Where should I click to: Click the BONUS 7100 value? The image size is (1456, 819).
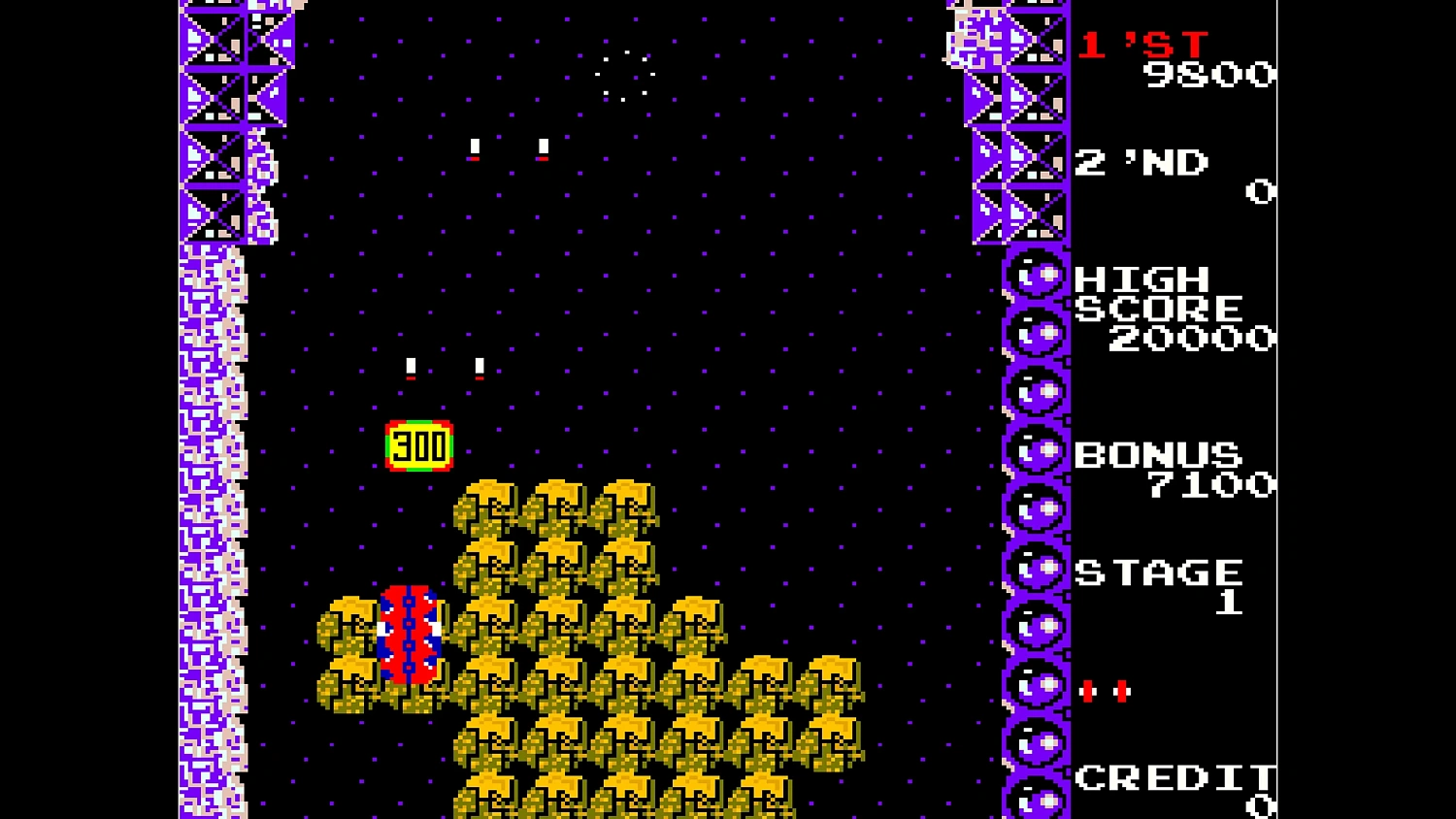point(1213,483)
